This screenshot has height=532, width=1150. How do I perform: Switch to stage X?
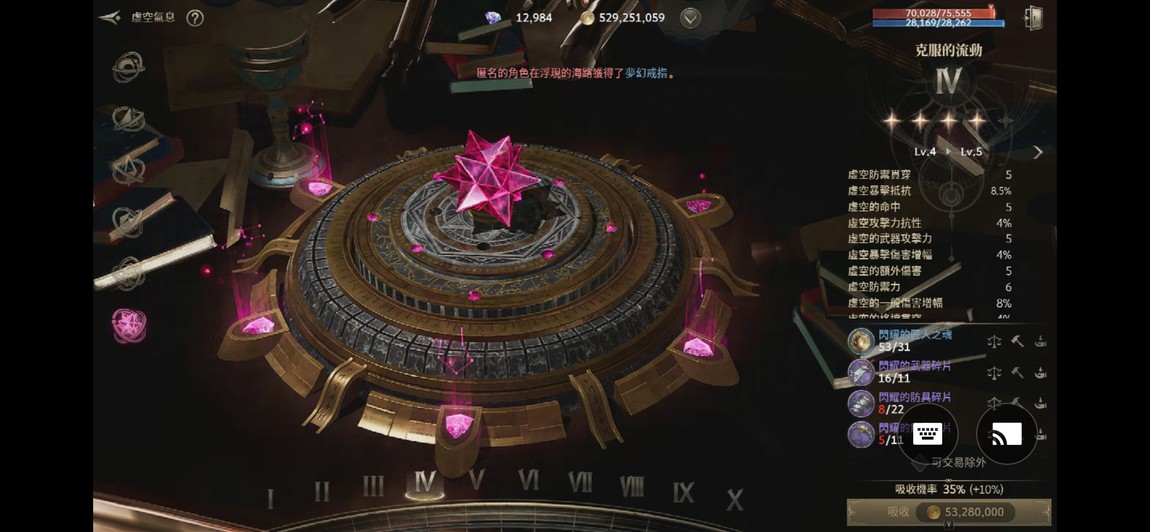pos(735,499)
